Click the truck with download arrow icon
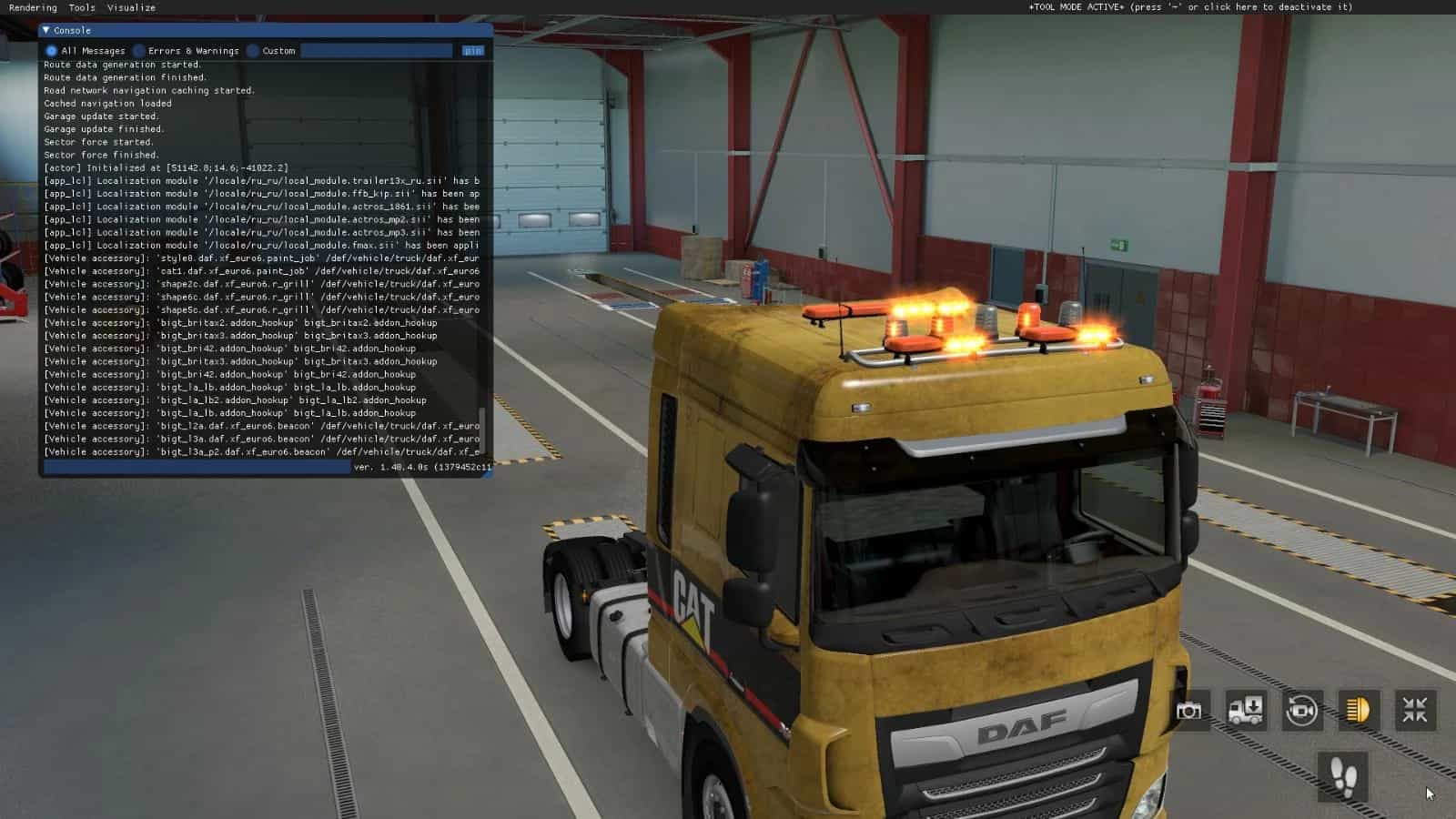Screen dimensions: 1456x819 (1245, 711)
